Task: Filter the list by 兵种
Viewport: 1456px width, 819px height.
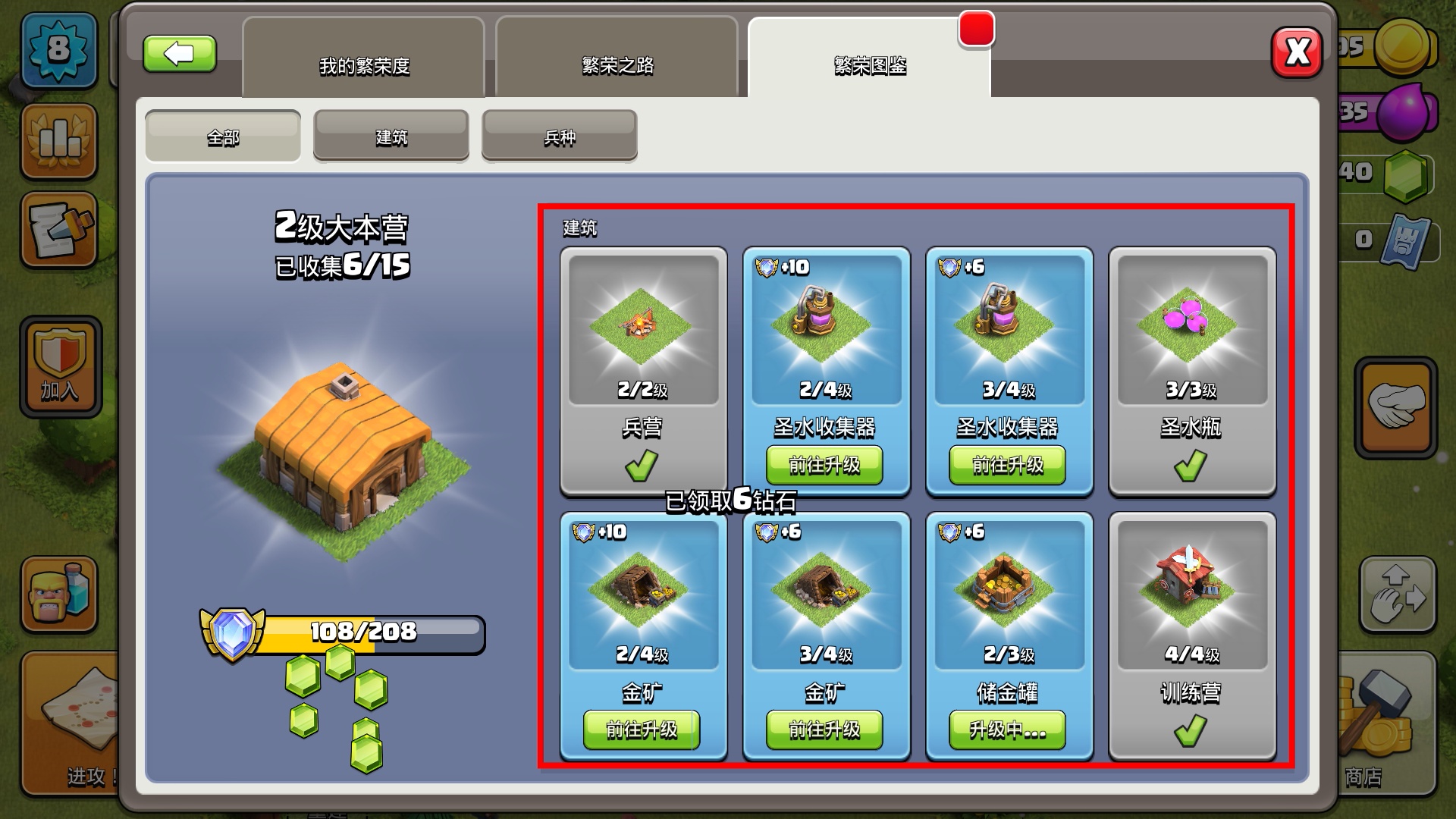Action: tap(560, 136)
